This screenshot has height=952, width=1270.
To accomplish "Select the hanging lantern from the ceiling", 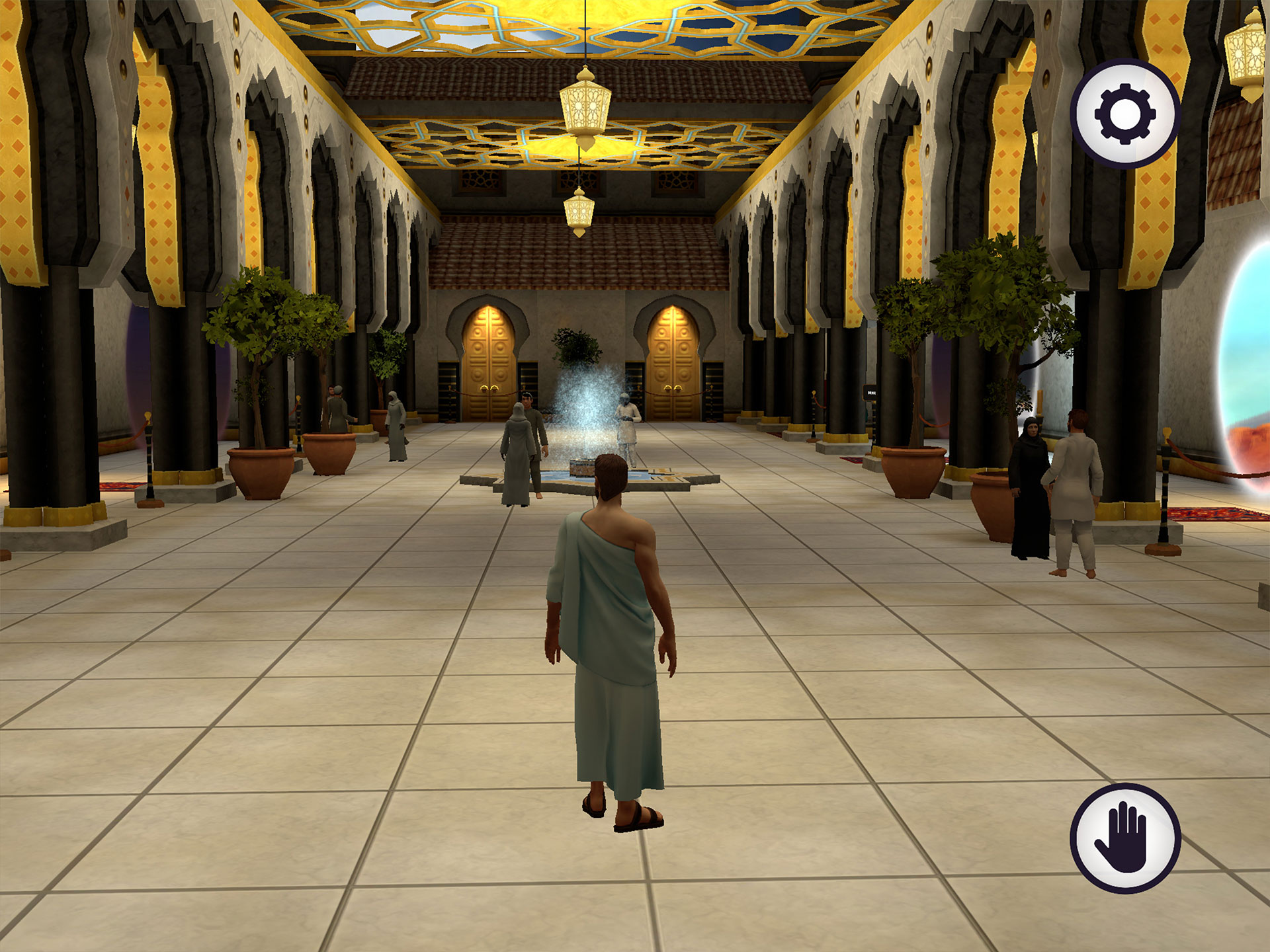I will pyautogui.click(x=583, y=106).
